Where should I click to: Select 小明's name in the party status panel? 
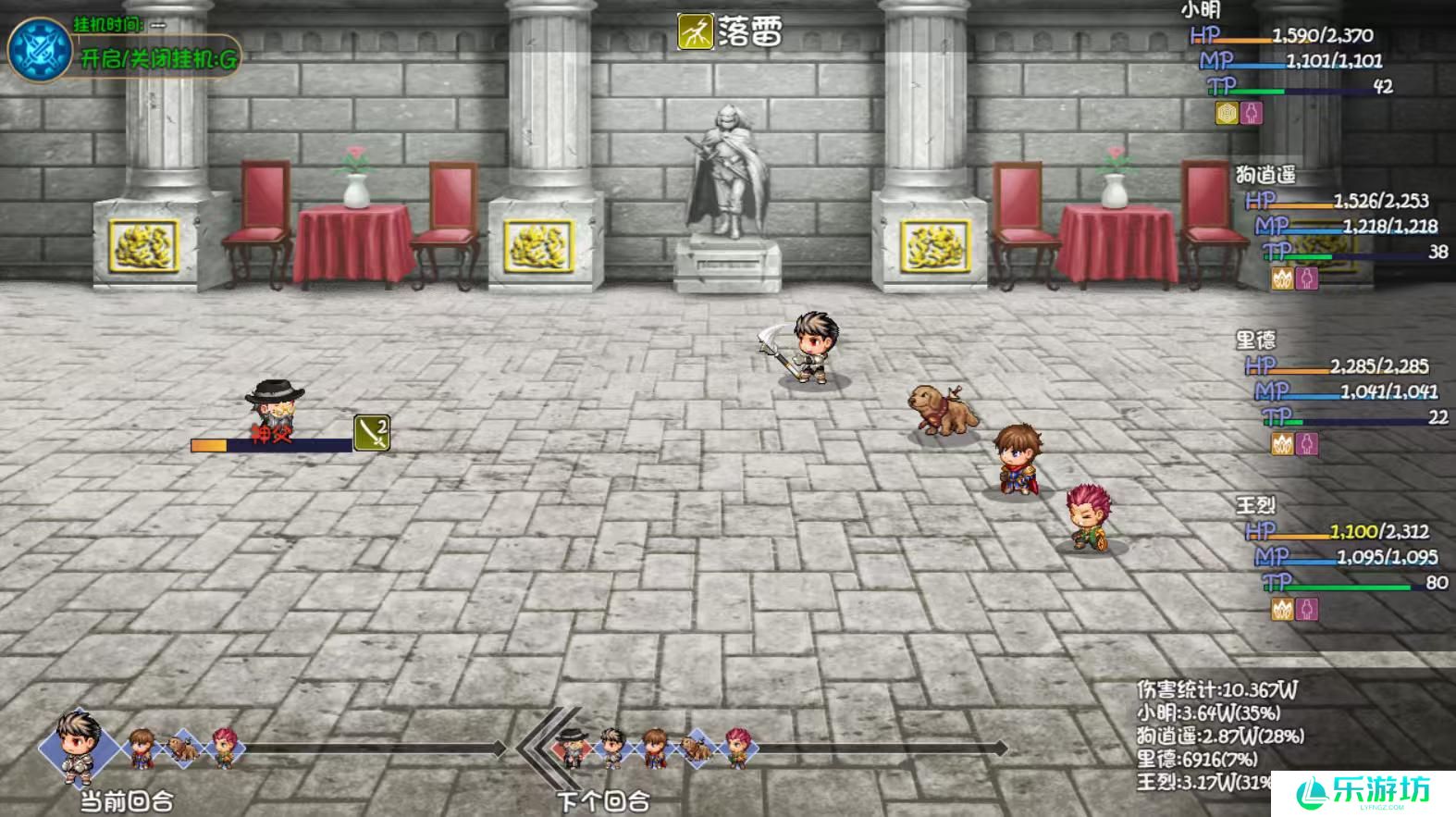click(x=1201, y=10)
